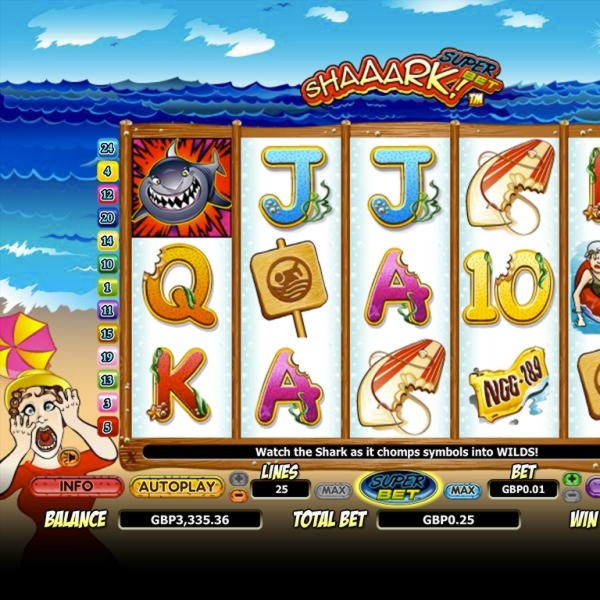600x600 pixels.
Task: Click payline marker 19
Action: [107, 356]
